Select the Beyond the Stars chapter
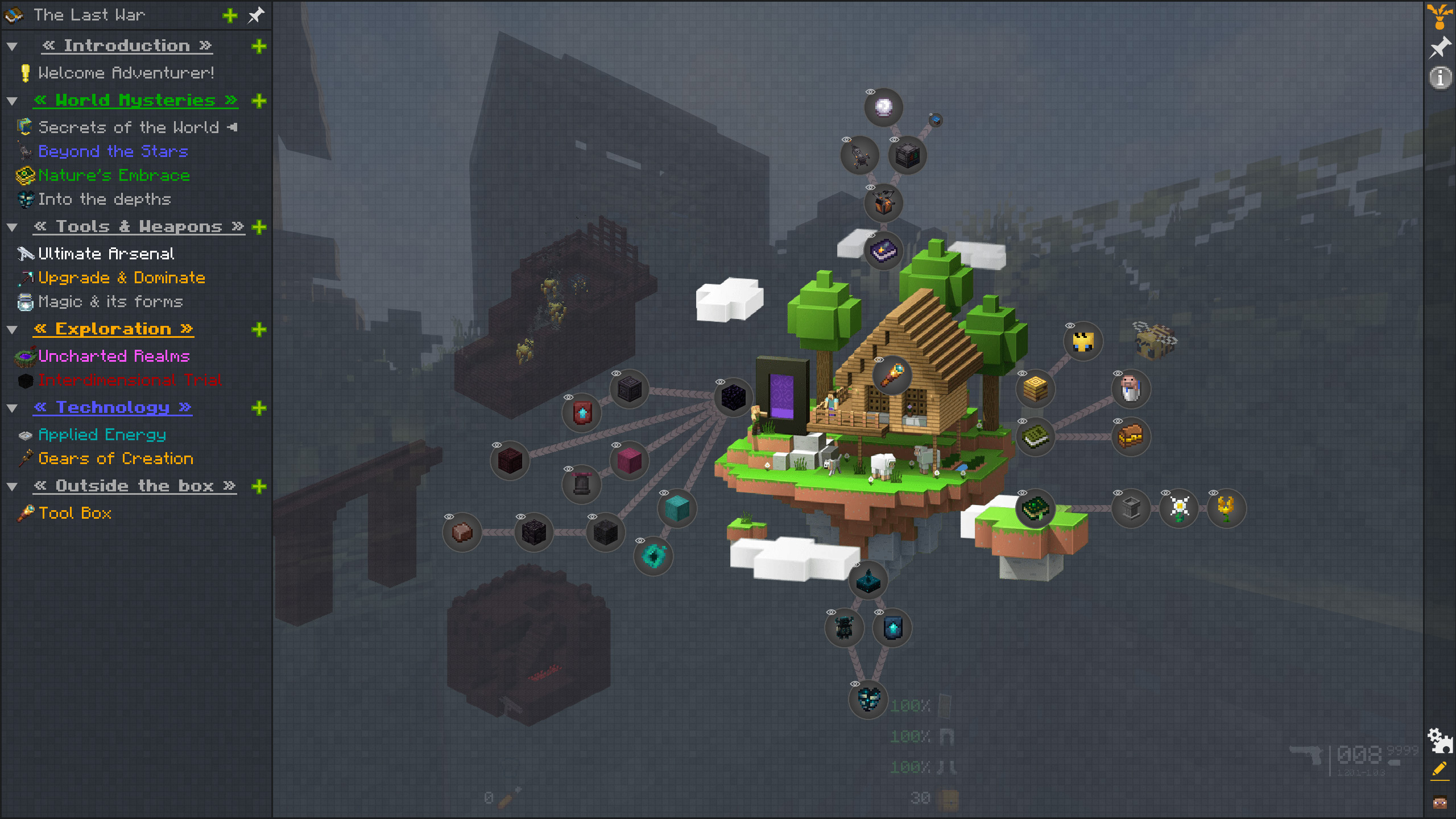The image size is (1456, 819). tap(113, 151)
